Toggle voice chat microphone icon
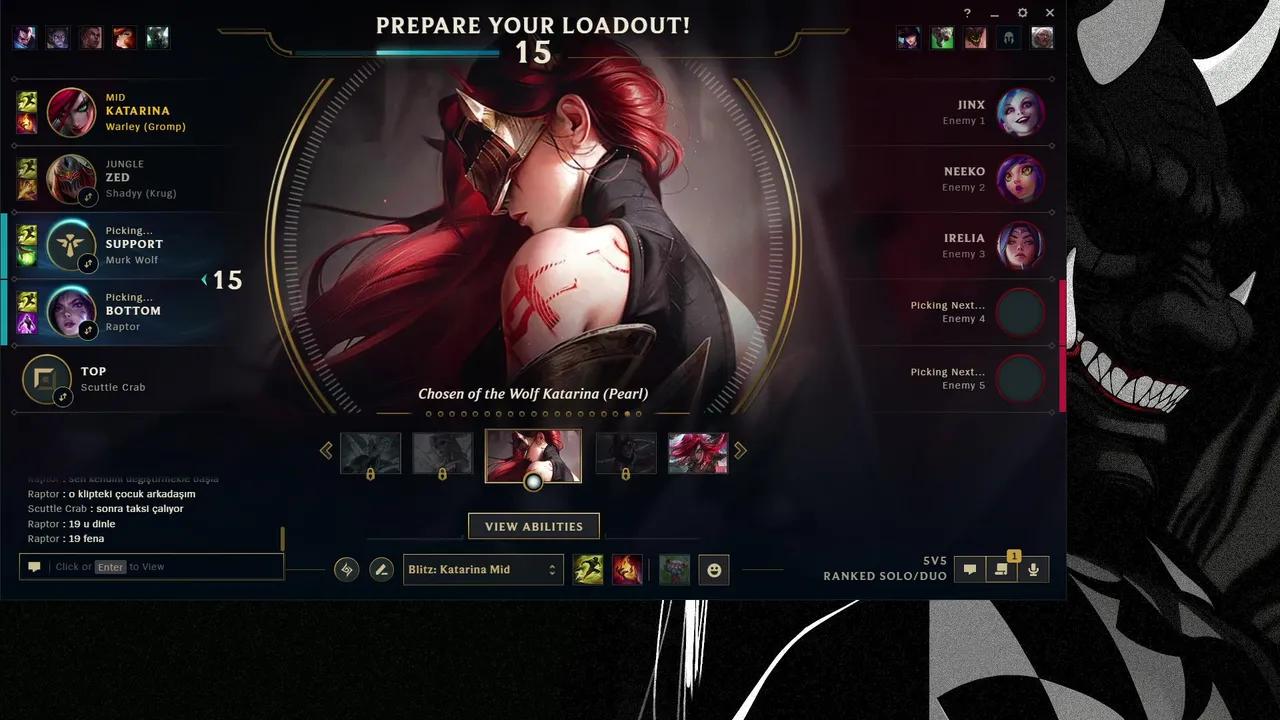 [x=1032, y=569]
